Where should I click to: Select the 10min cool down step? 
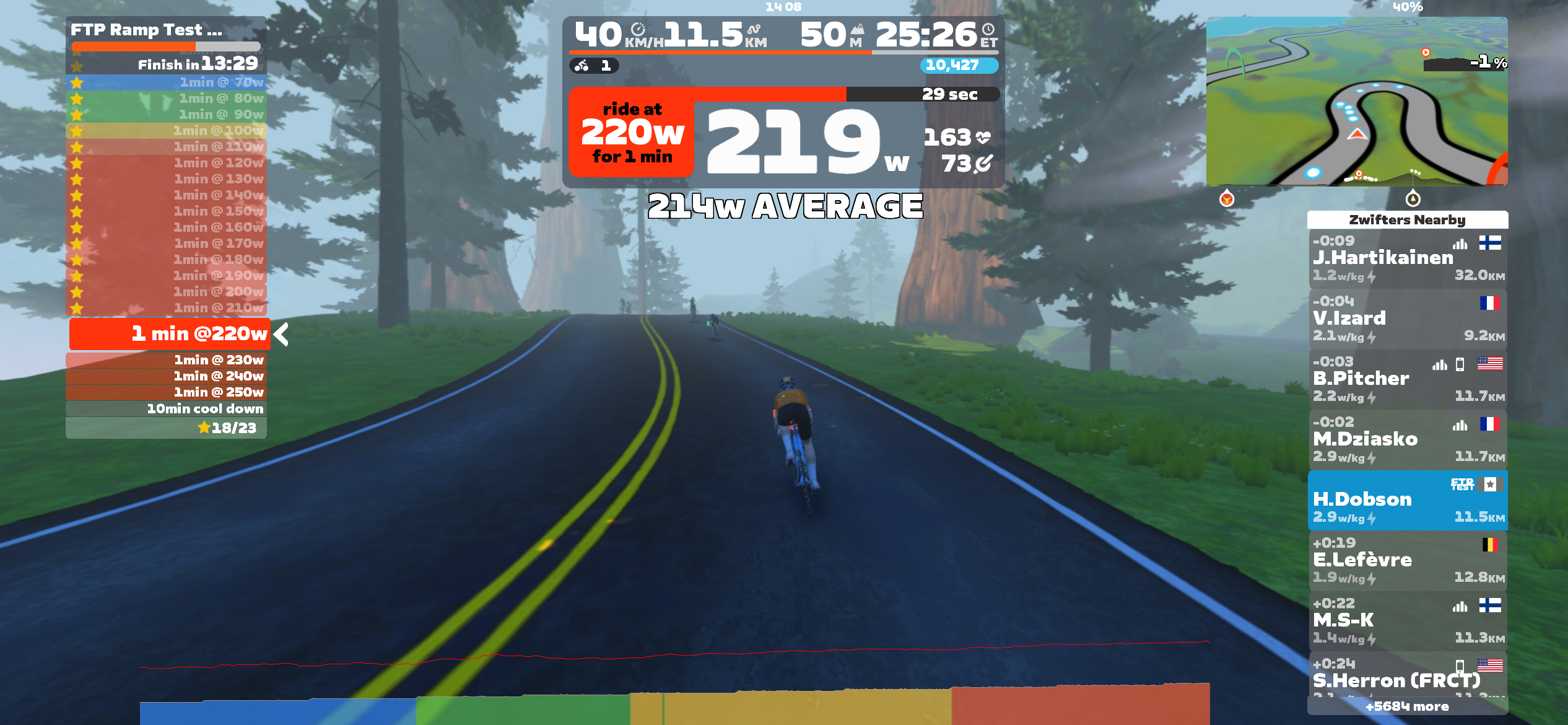tap(166, 409)
